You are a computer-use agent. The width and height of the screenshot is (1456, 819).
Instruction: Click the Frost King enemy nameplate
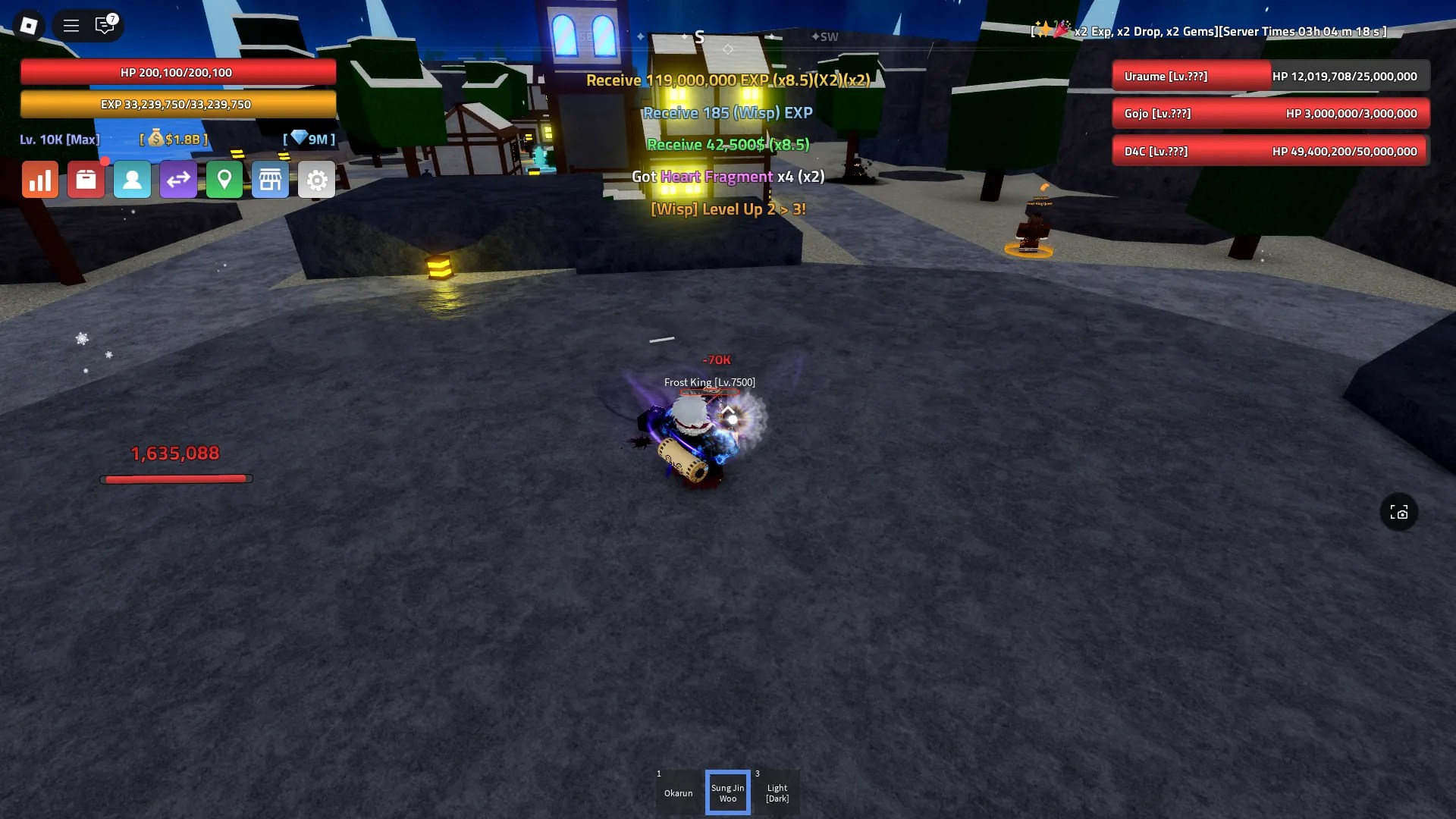tap(710, 382)
